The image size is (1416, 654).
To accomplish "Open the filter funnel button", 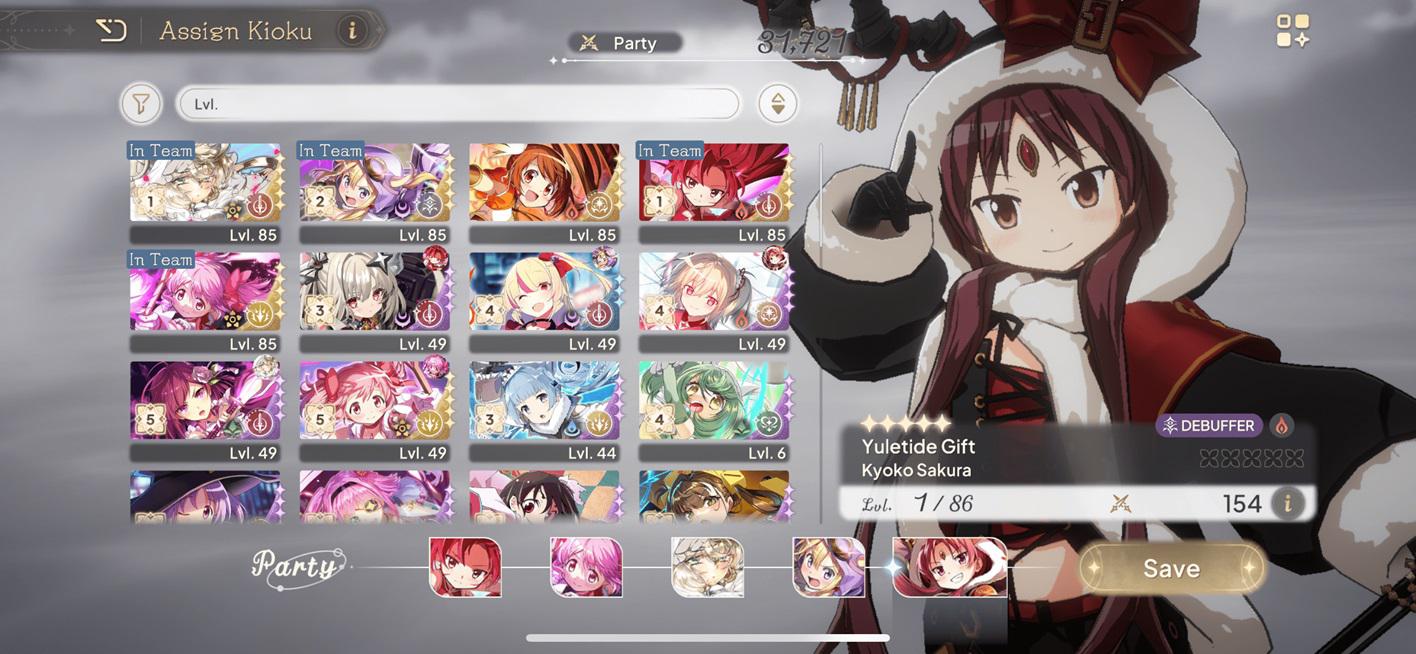I will (141, 103).
